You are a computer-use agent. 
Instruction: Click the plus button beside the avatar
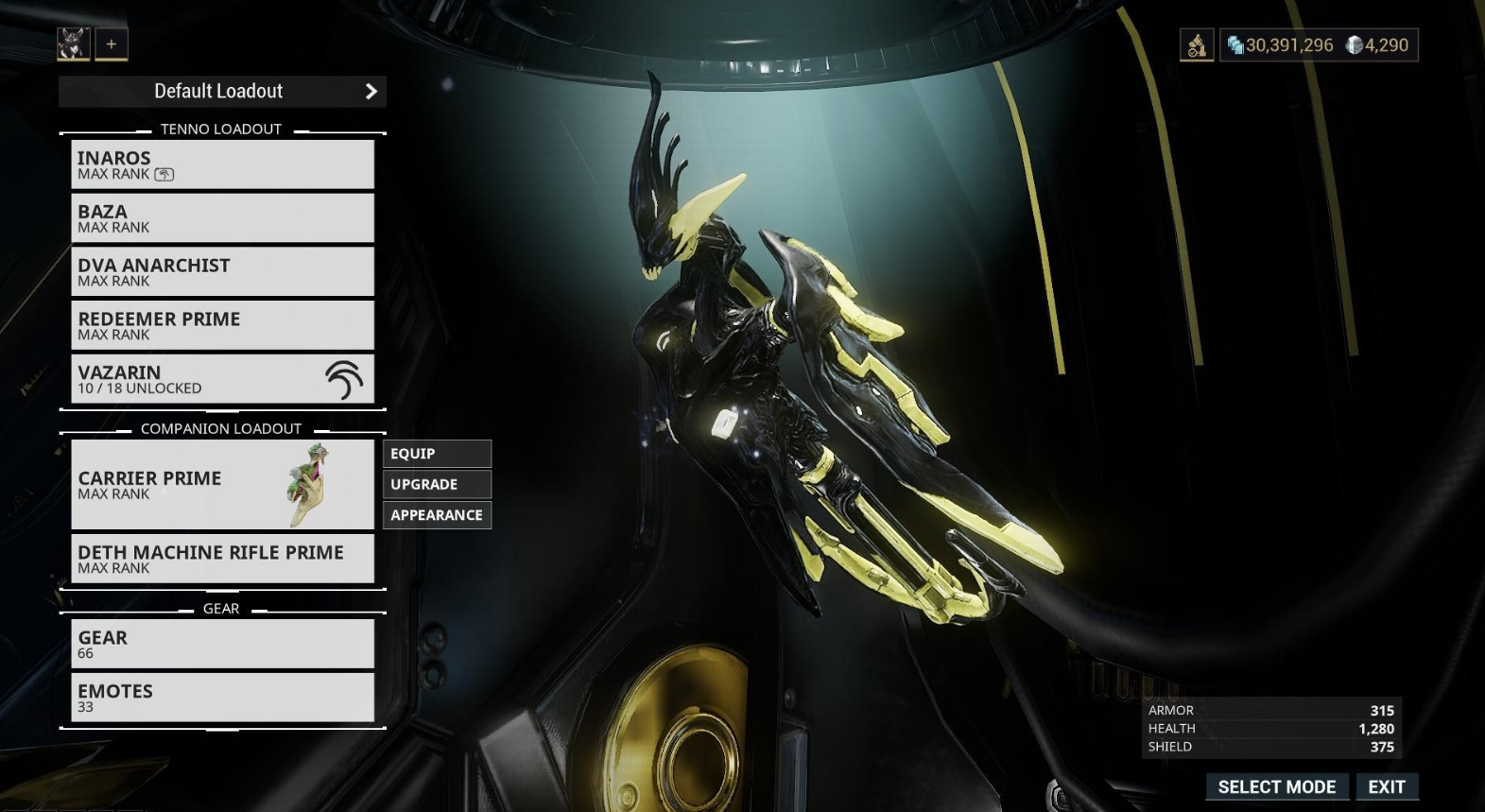pos(112,43)
